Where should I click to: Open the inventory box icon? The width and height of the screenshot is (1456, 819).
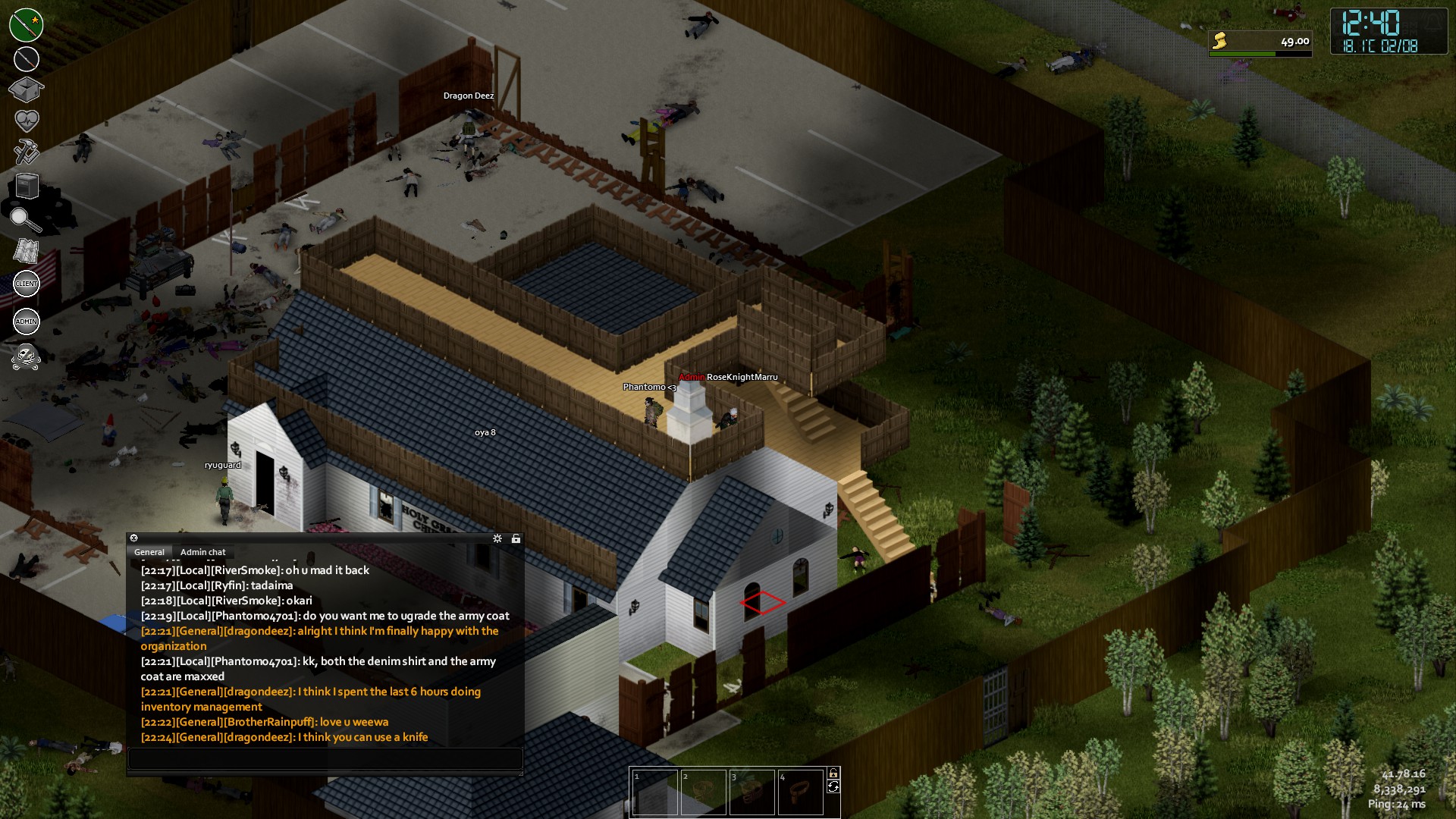coord(26,89)
